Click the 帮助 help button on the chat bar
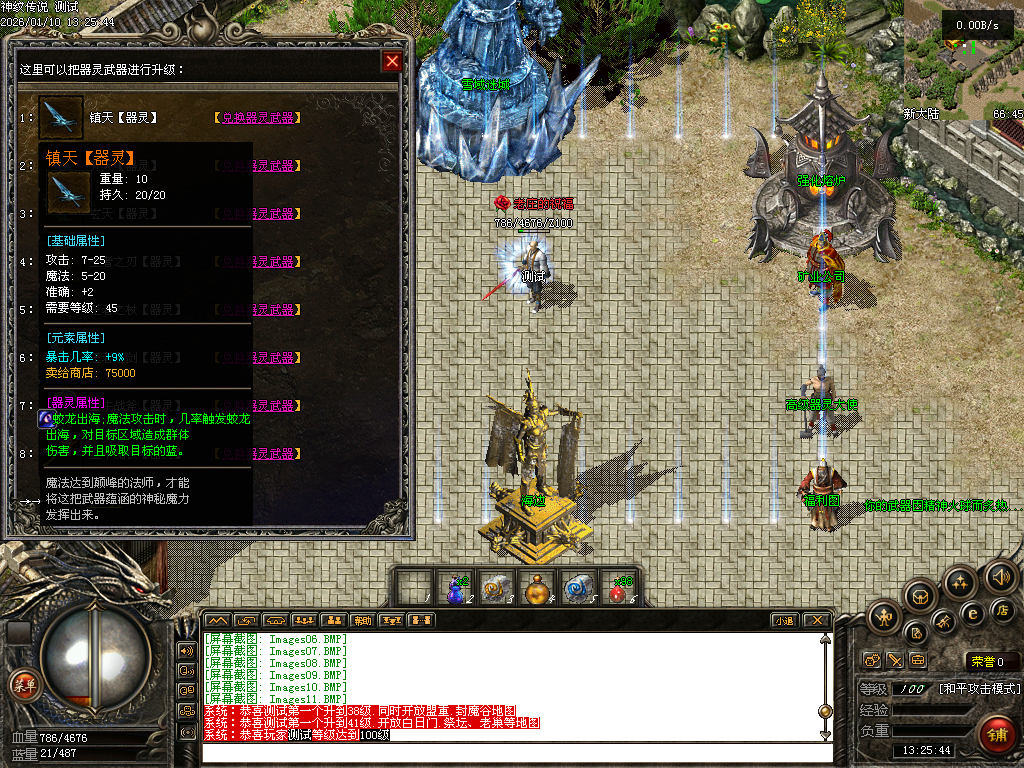Viewport: 1024px width, 768px height. pyautogui.click(x=363, y=620)
